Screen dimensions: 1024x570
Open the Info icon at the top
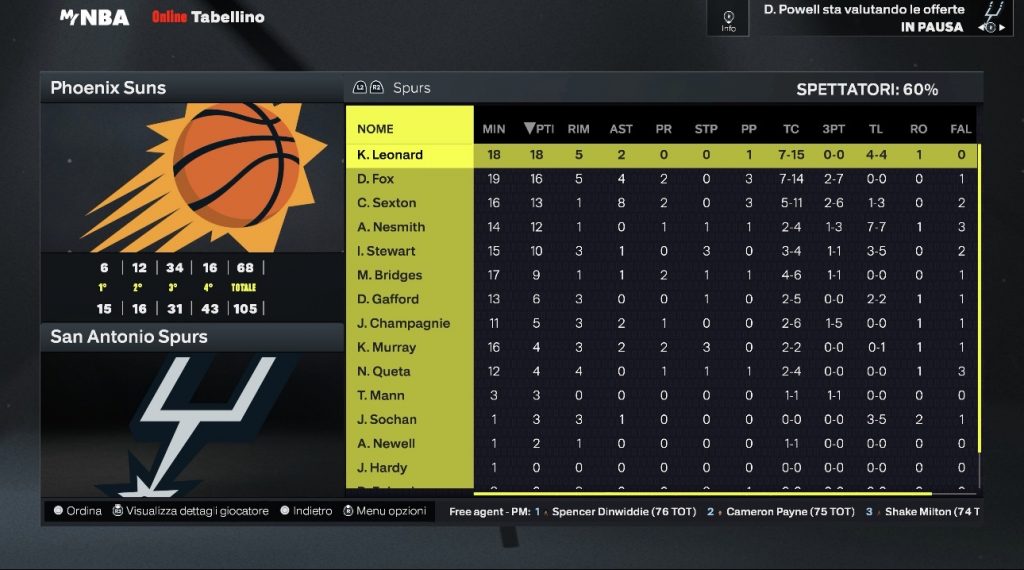click(x=728, y=19)
